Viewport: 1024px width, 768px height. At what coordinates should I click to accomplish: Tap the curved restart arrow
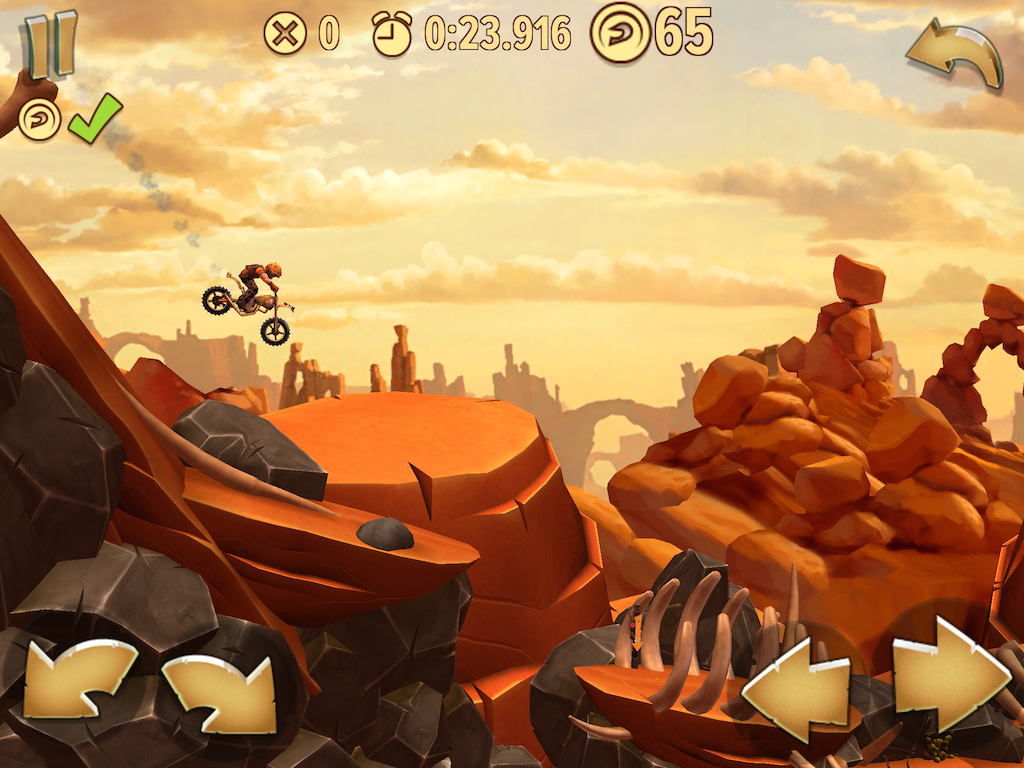coord(955,55)
